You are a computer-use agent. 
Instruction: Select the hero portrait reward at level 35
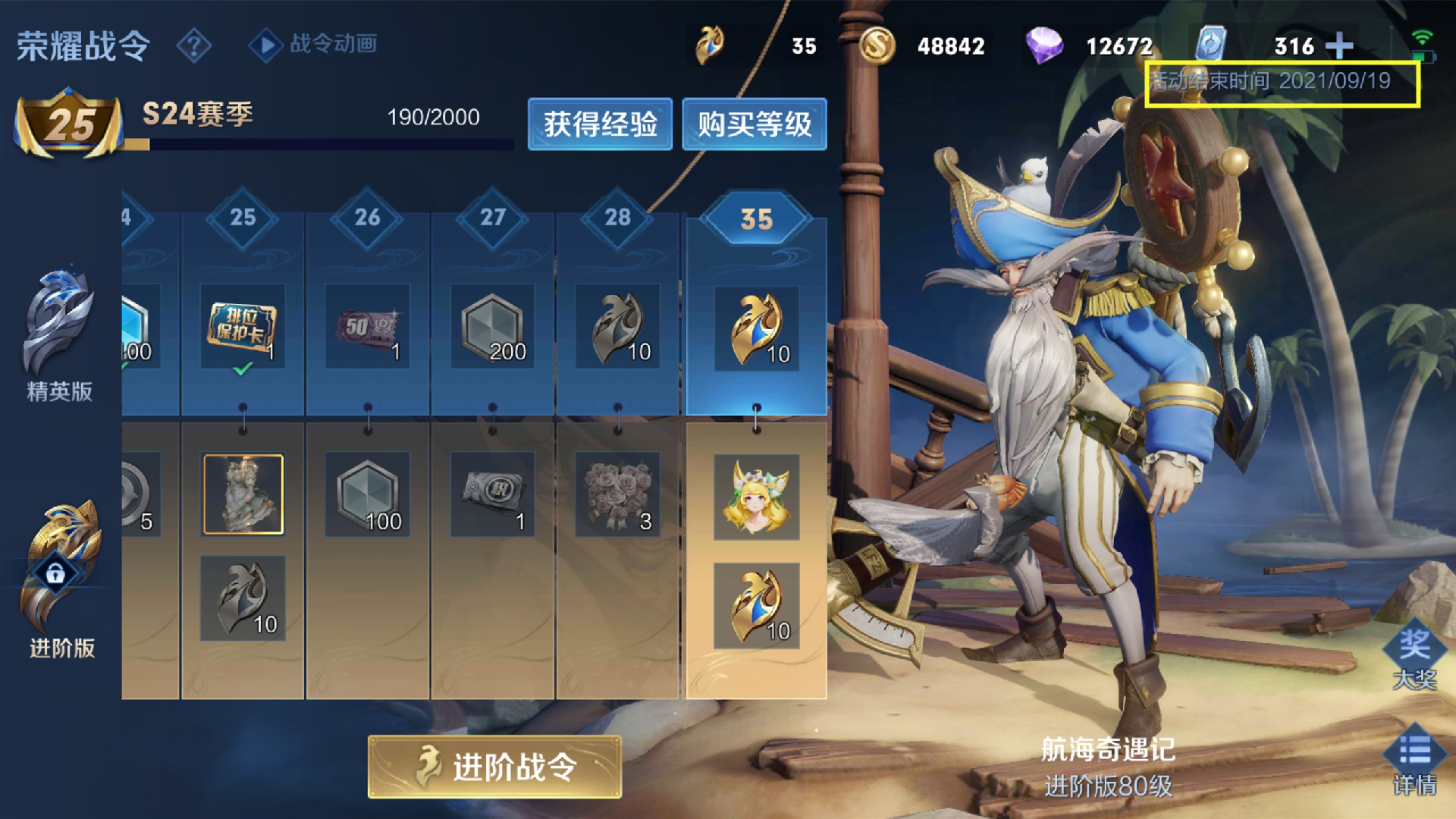click(x=756, y=497)
